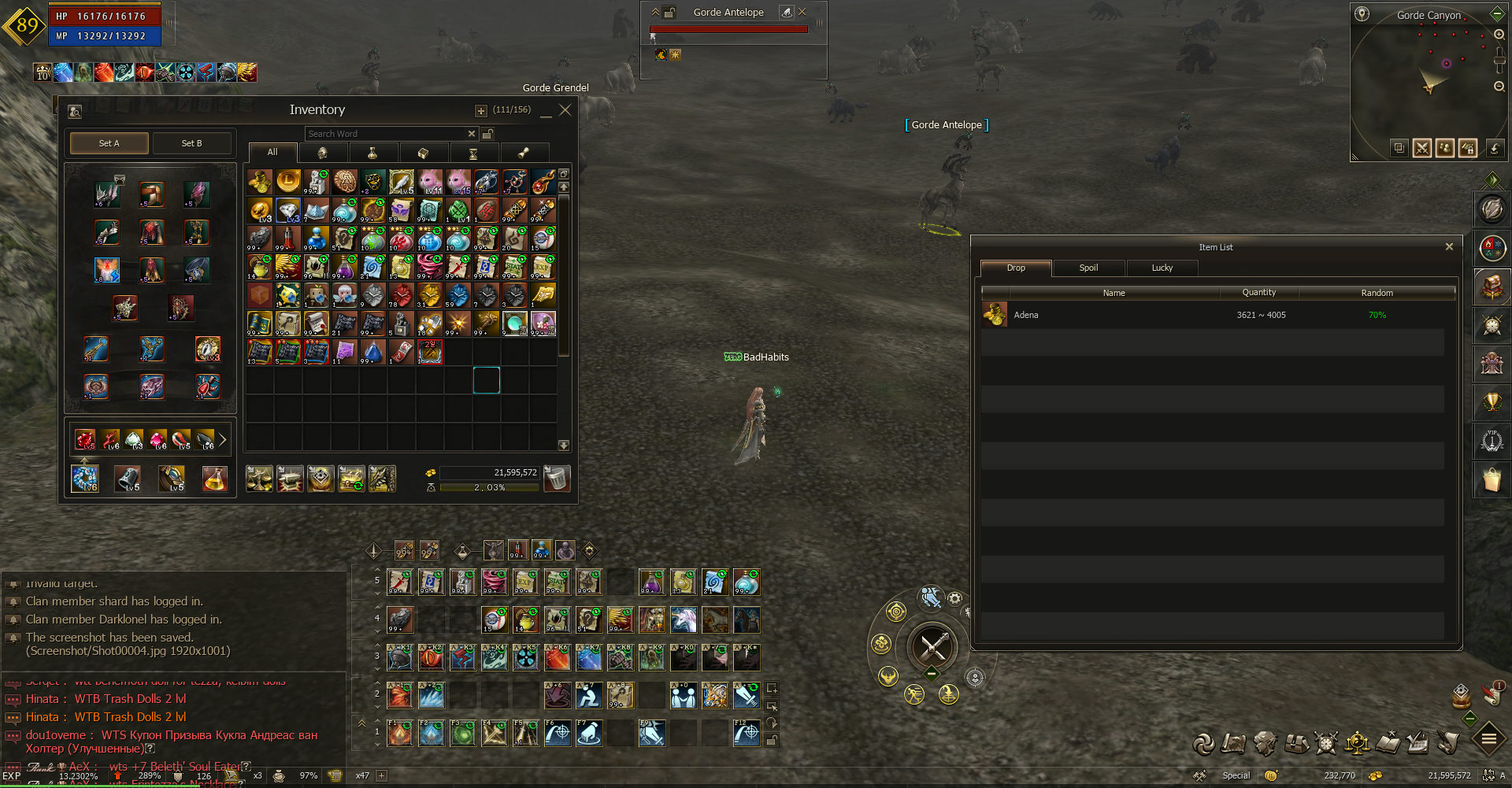Show the All items inventory tab
The width and height of the screenshot is (1512, 788).
[272, 152]
